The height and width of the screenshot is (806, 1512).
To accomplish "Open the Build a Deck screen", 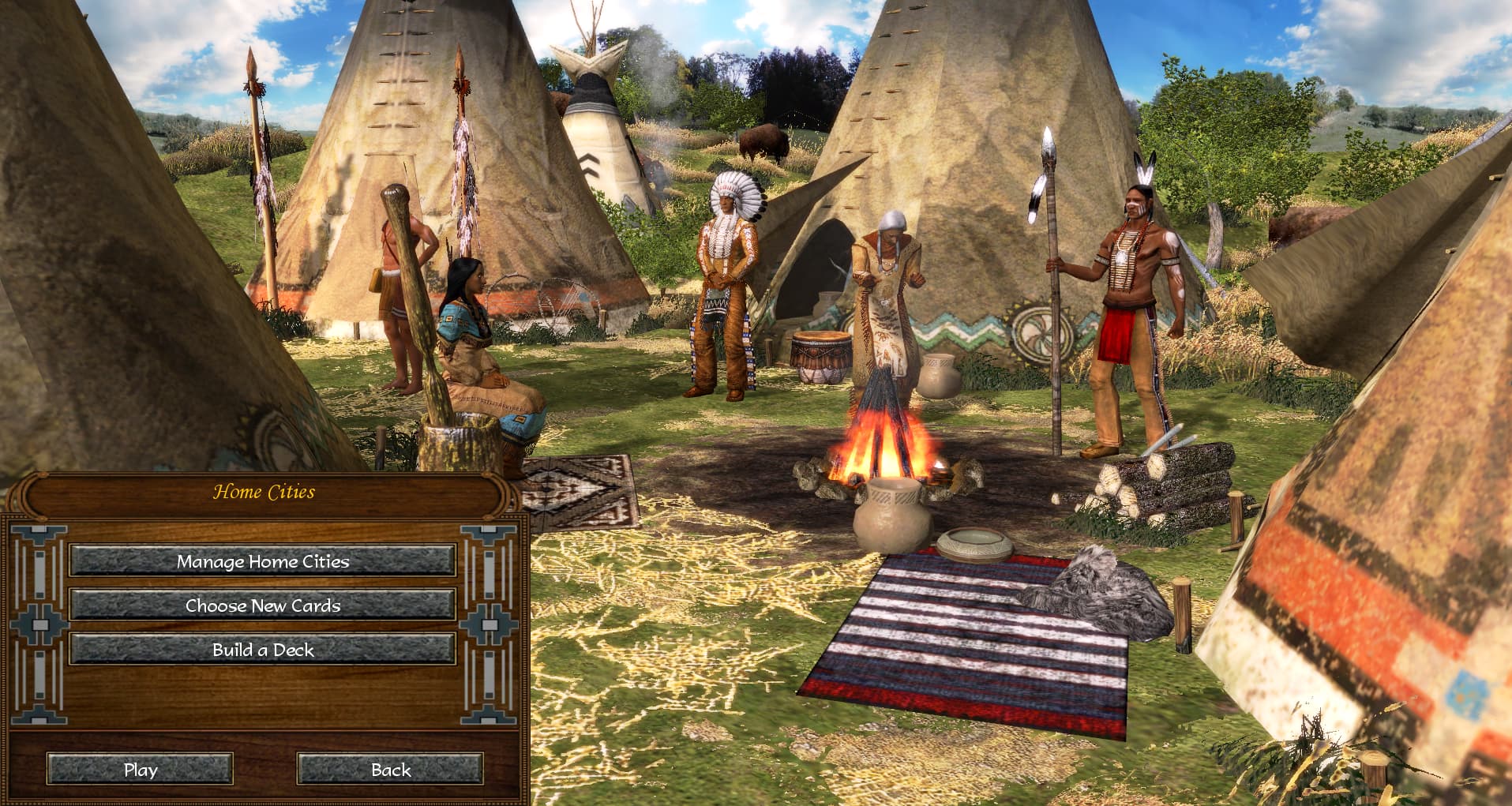I will [262, 650].
